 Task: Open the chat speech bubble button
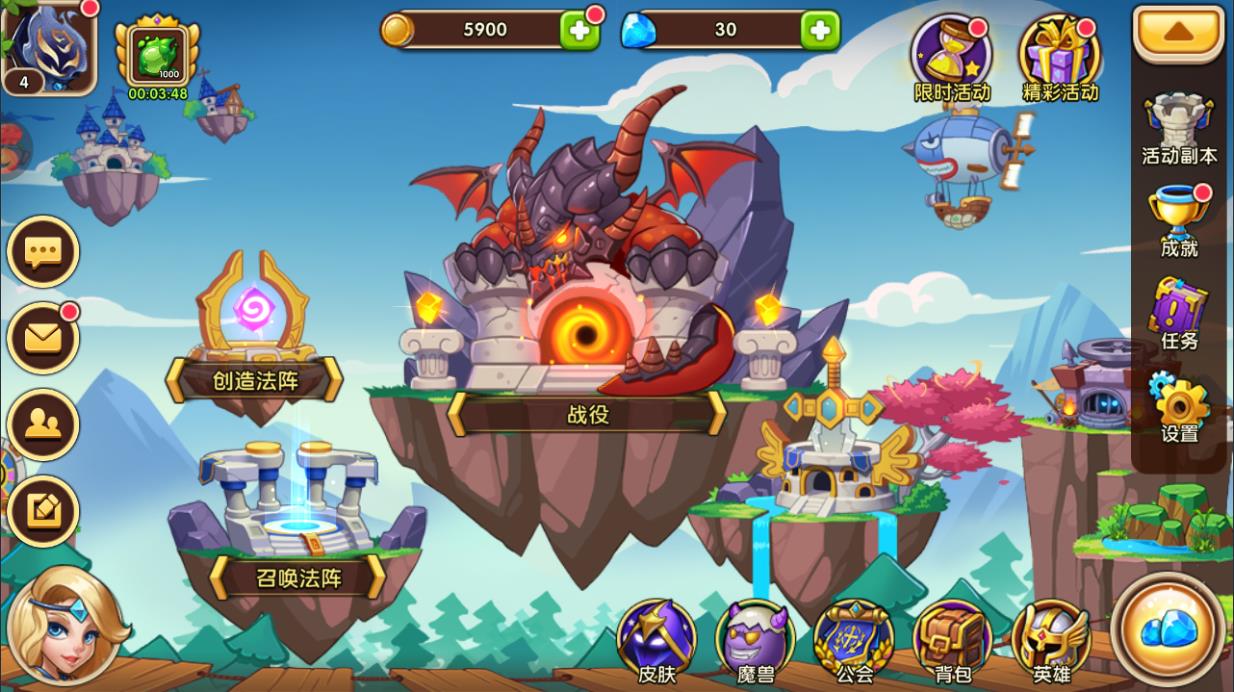pos(43,251)
